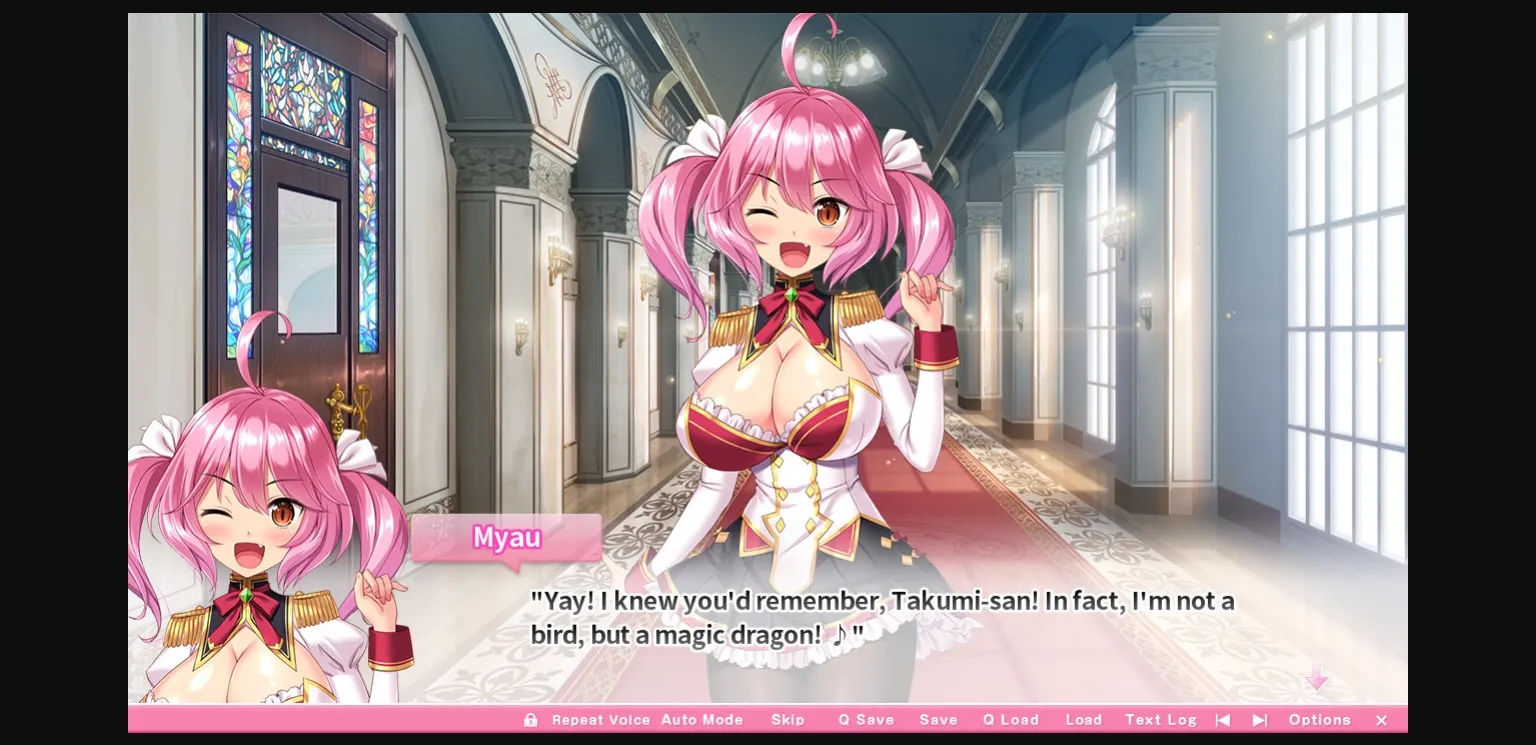The height and width of the screenshot is (745, 1536).
Task: Click the padlock to lock the toolbar
Action: pyautogui.click(x=531, y=720)
